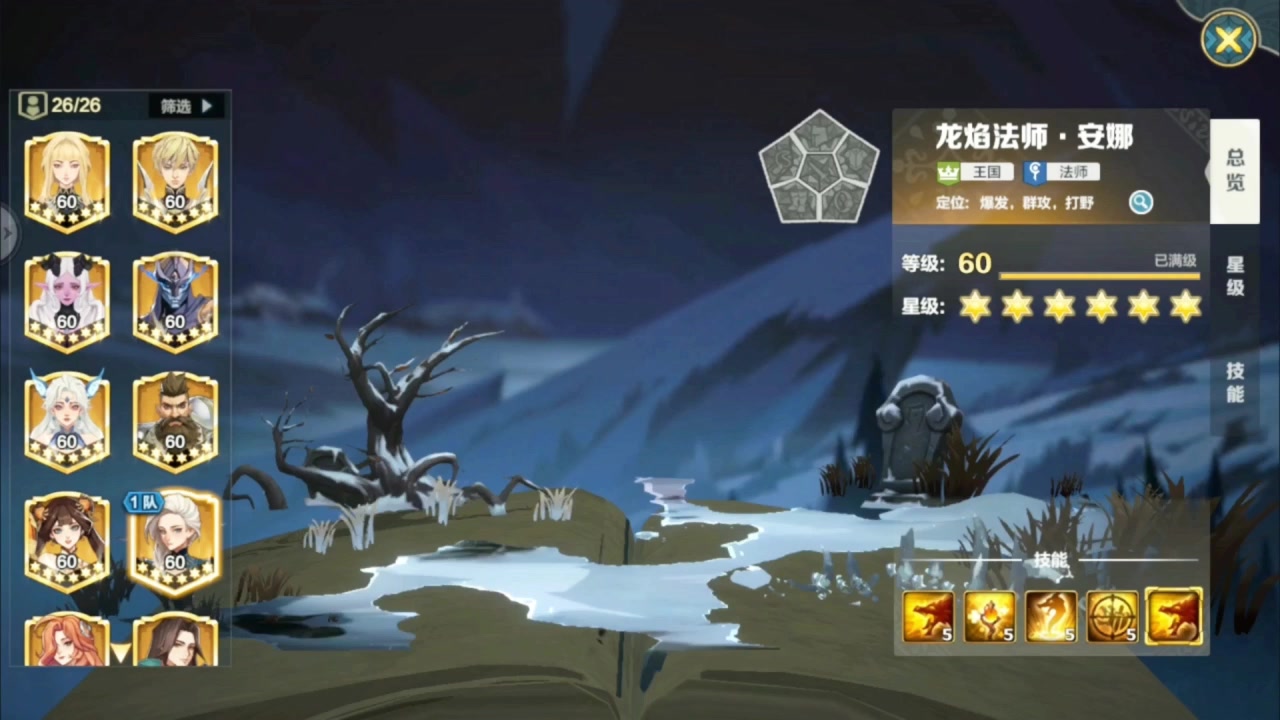The image size is (1280, 720).
Task: Select the 总览 overview tab button
Action: pos(1234,168)
